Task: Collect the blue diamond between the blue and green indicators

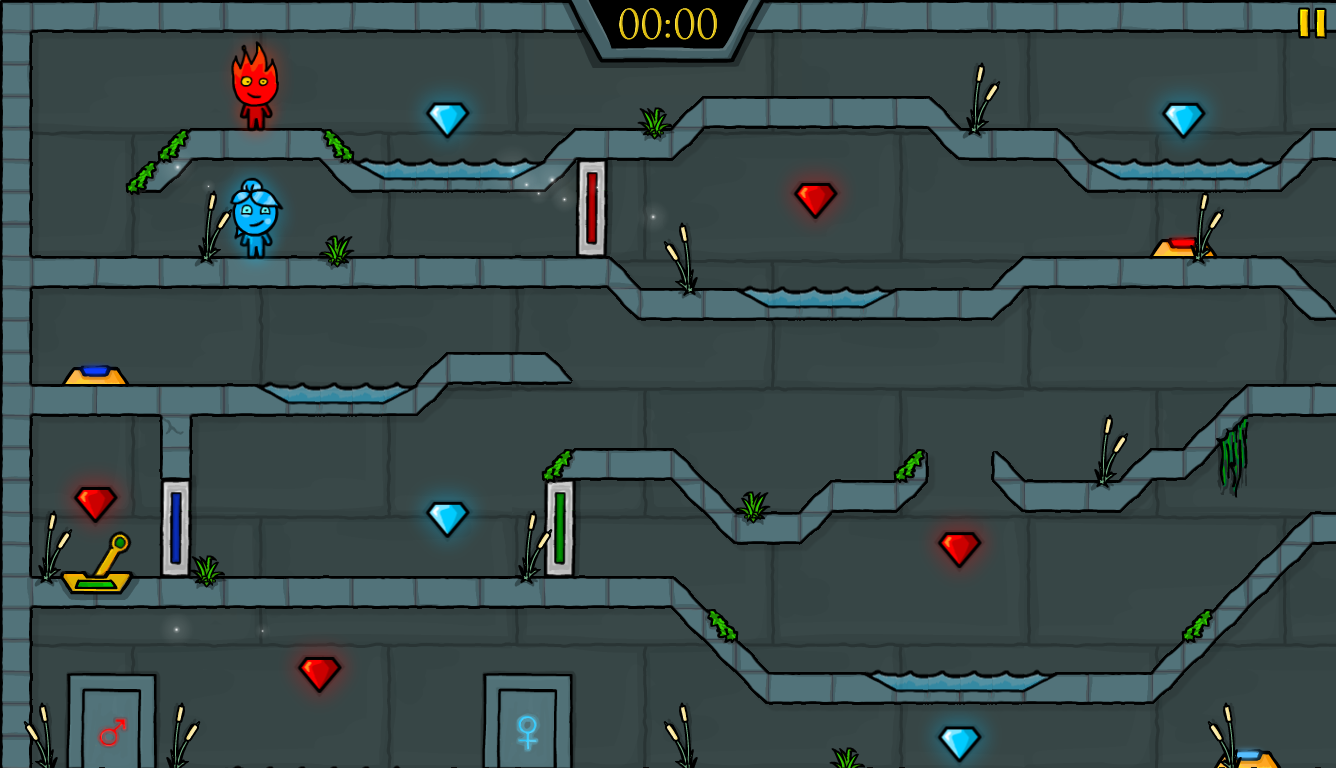Action: (449, 519)
